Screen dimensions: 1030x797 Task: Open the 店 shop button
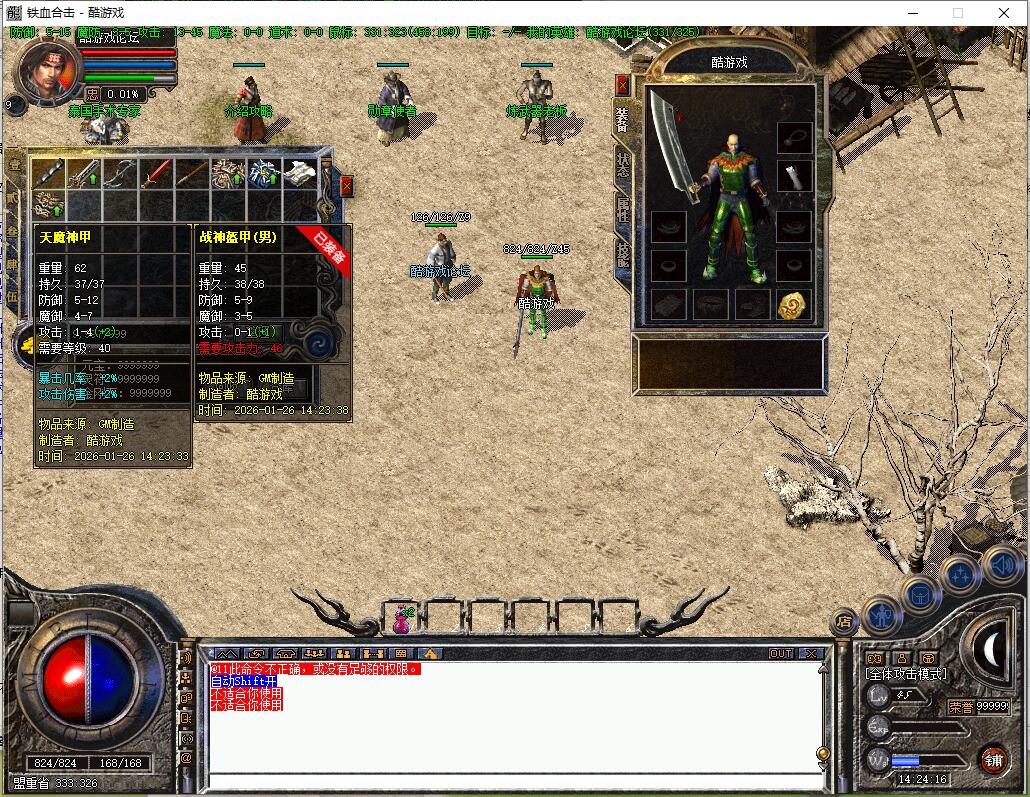tap(843, 622)
